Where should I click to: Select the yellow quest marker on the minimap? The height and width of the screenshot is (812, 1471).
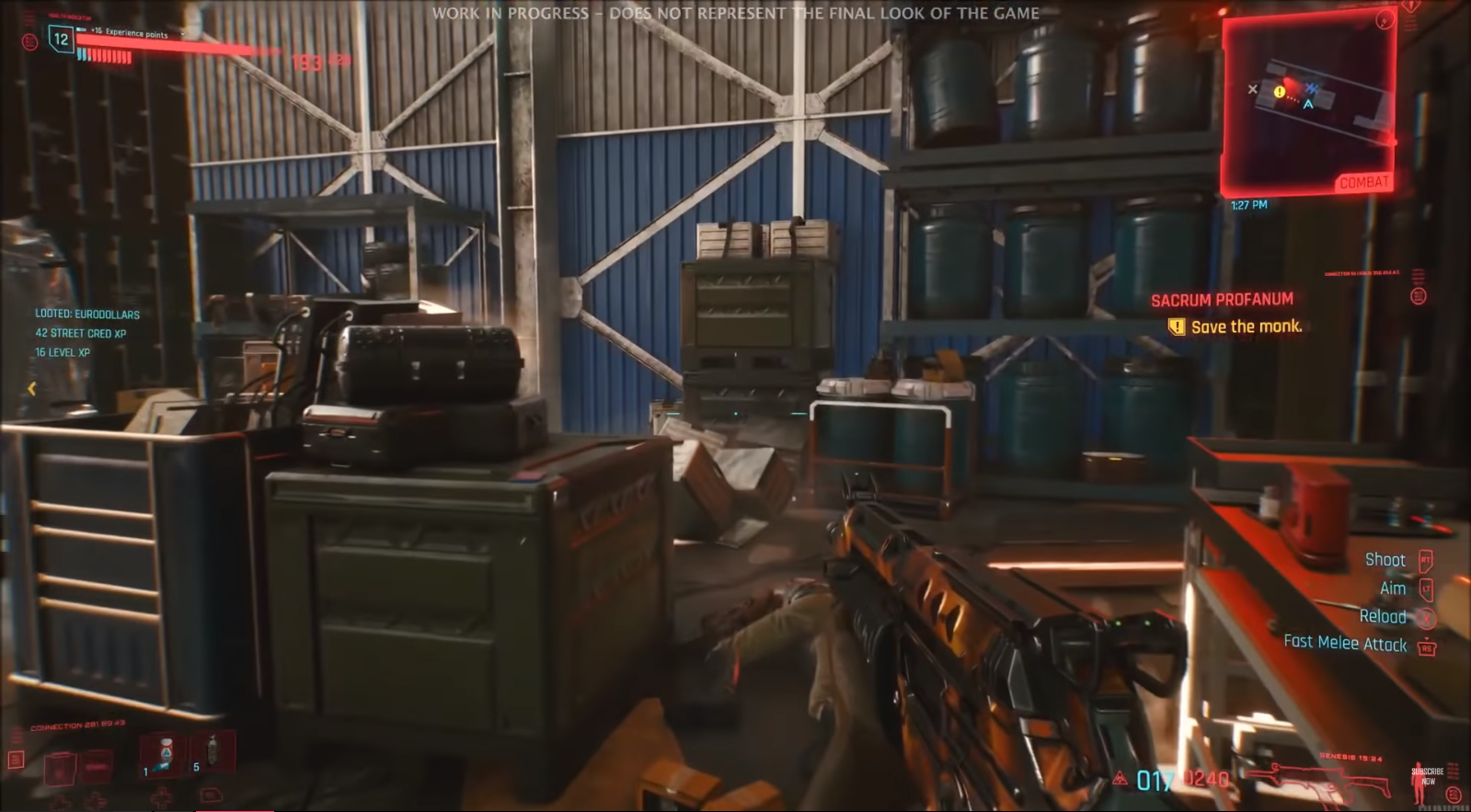tap(1279, 92)
